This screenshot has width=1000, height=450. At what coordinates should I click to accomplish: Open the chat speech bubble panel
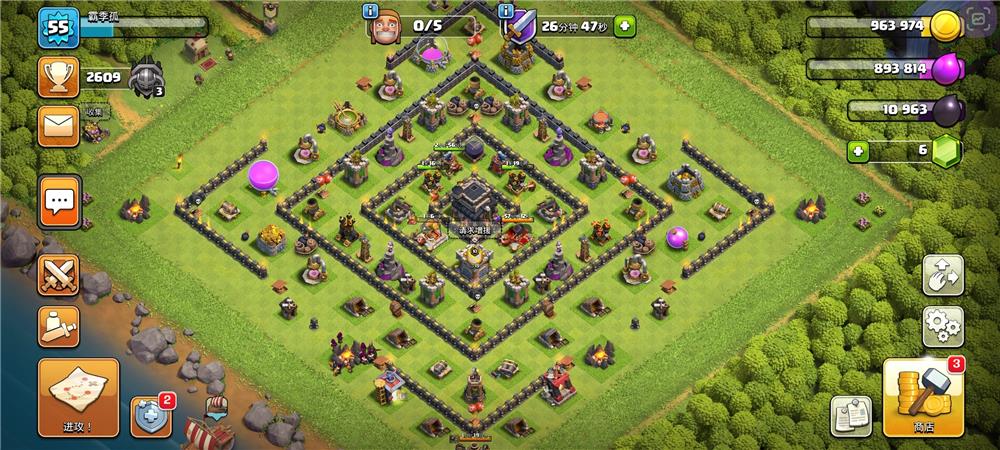pyautogui.click(x=59, y=201)
